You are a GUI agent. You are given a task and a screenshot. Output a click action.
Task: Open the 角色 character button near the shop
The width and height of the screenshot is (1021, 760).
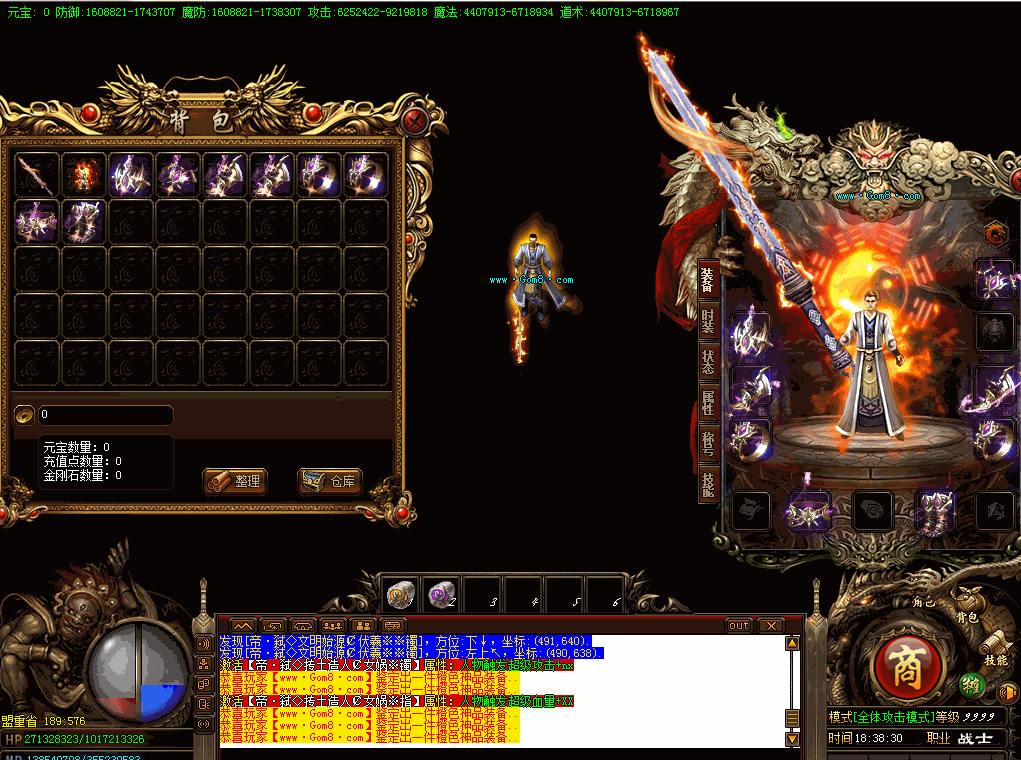(x=924, y=602)
